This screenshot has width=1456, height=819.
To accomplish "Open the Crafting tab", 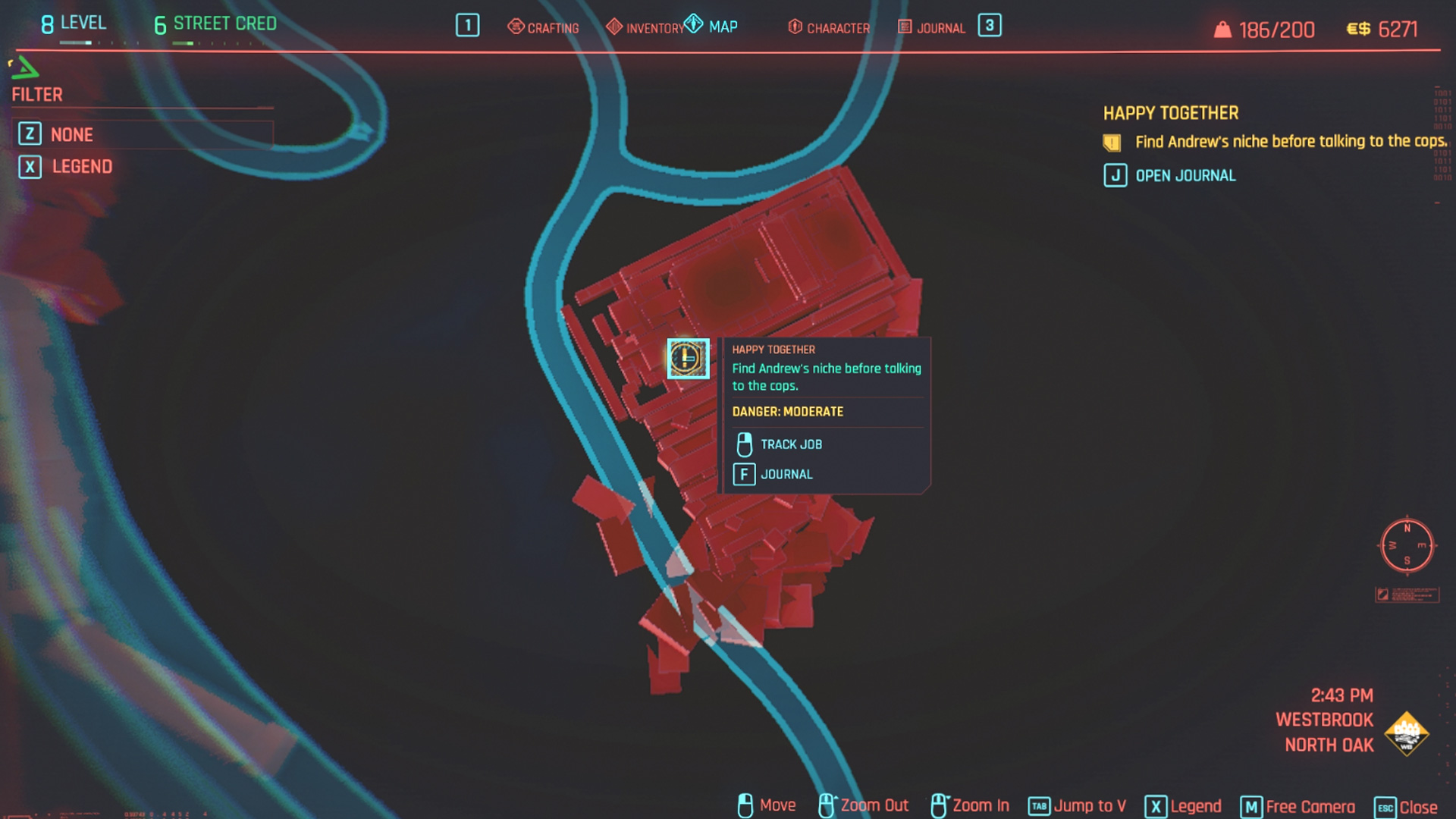I will click(x=544, y=28).
